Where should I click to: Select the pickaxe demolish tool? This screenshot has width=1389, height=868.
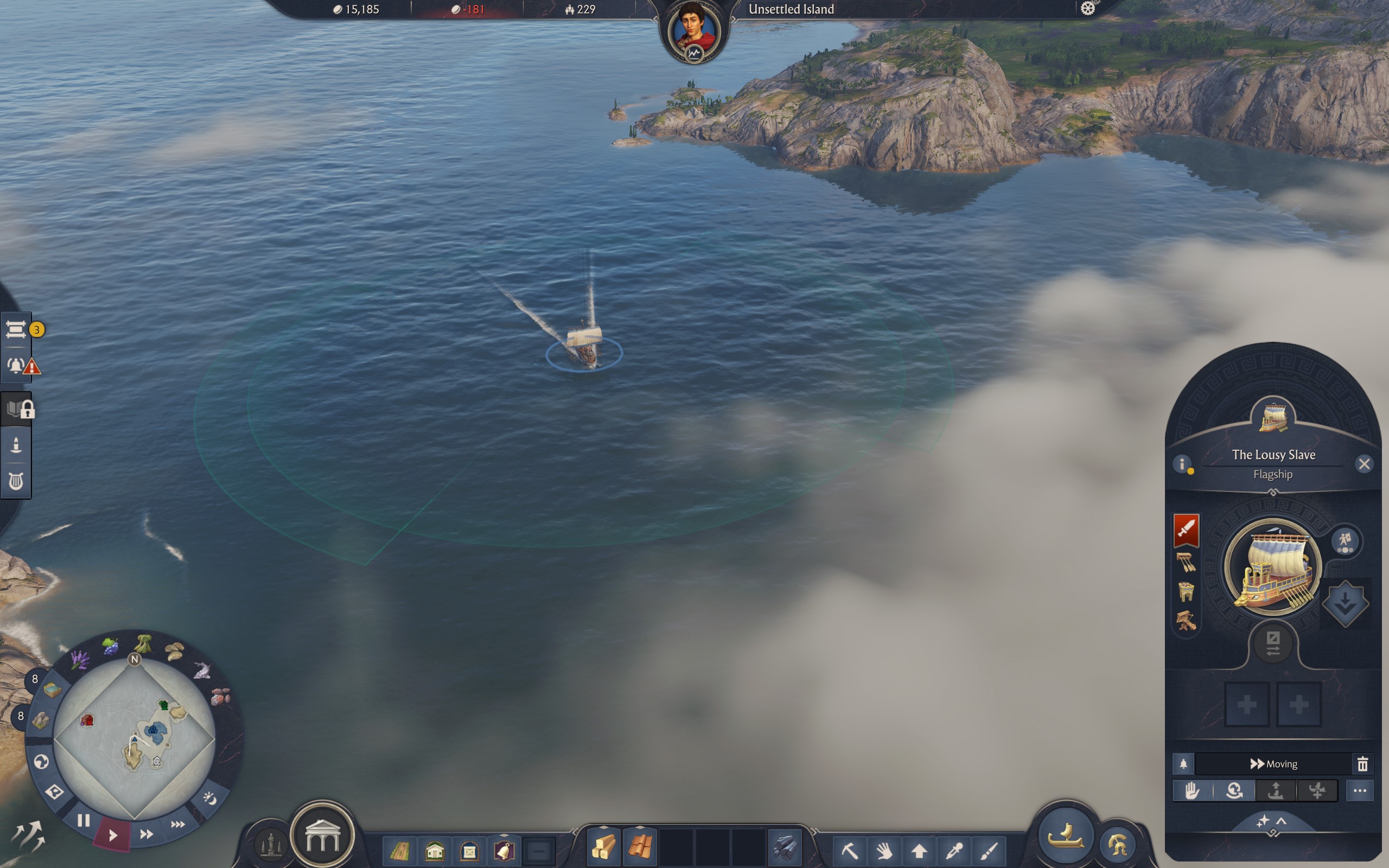tap(850, 850)
